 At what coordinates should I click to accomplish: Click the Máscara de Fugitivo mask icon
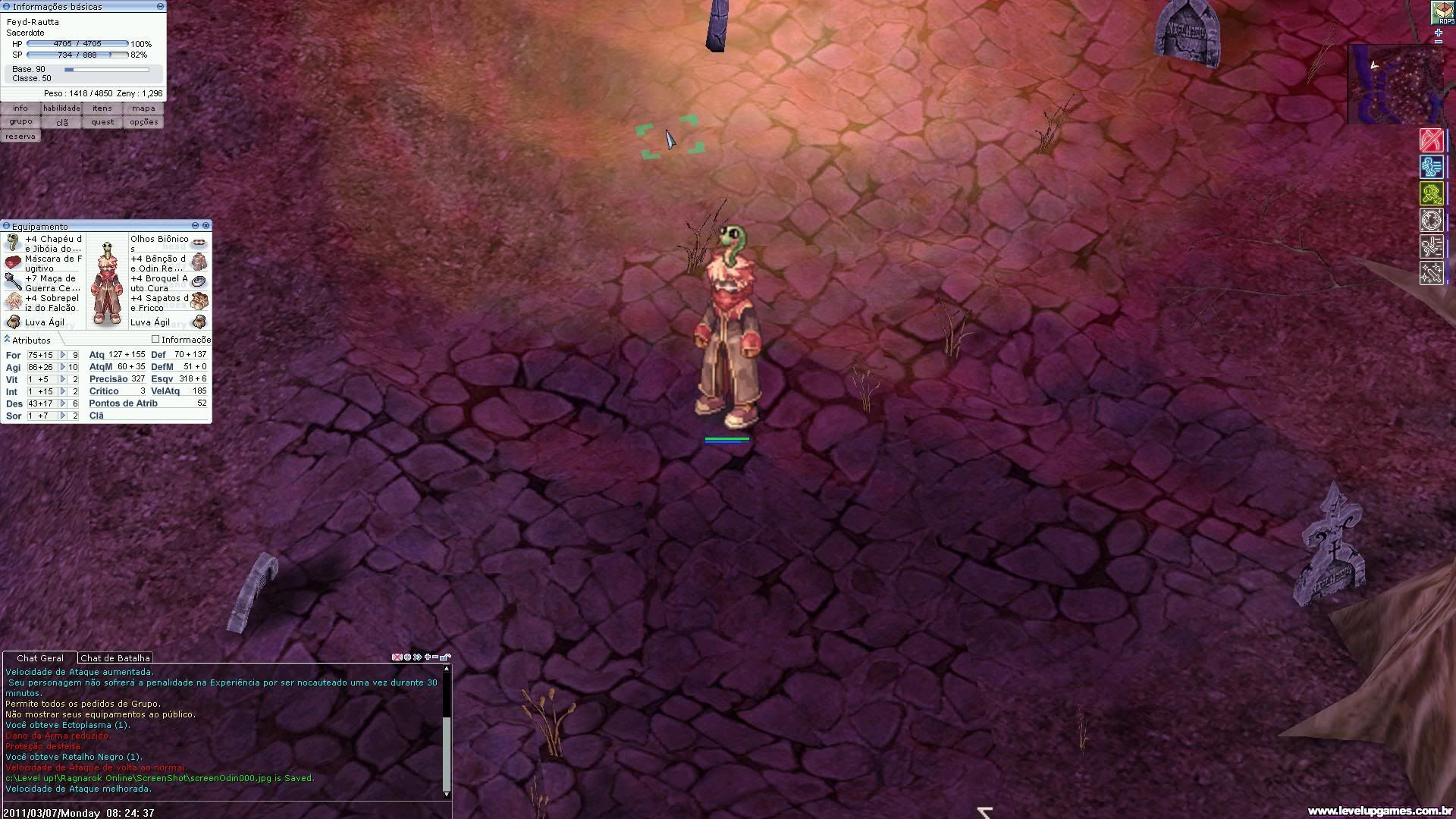13,262
